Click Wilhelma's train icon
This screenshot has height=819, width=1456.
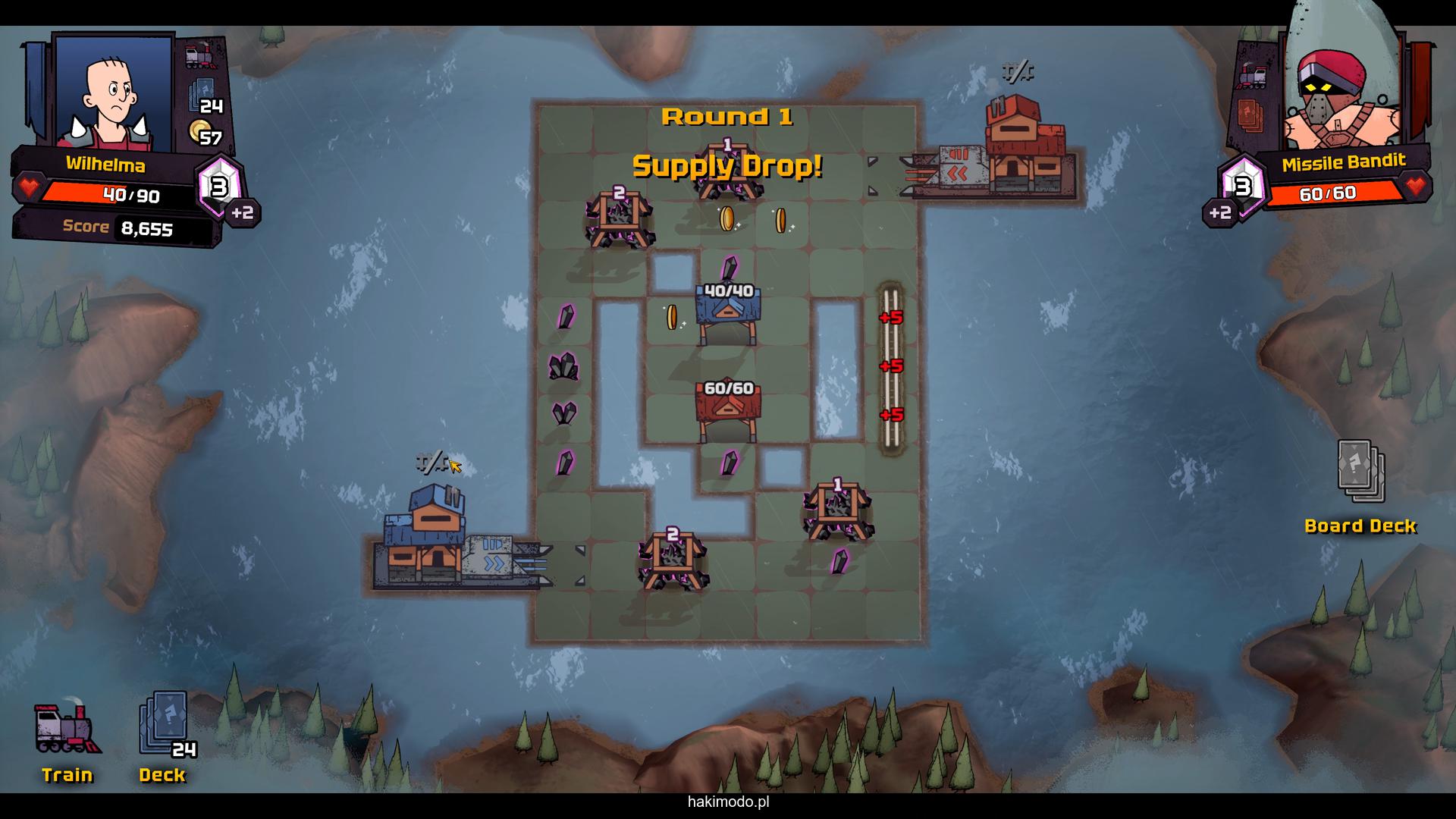[x=199, y=56]
